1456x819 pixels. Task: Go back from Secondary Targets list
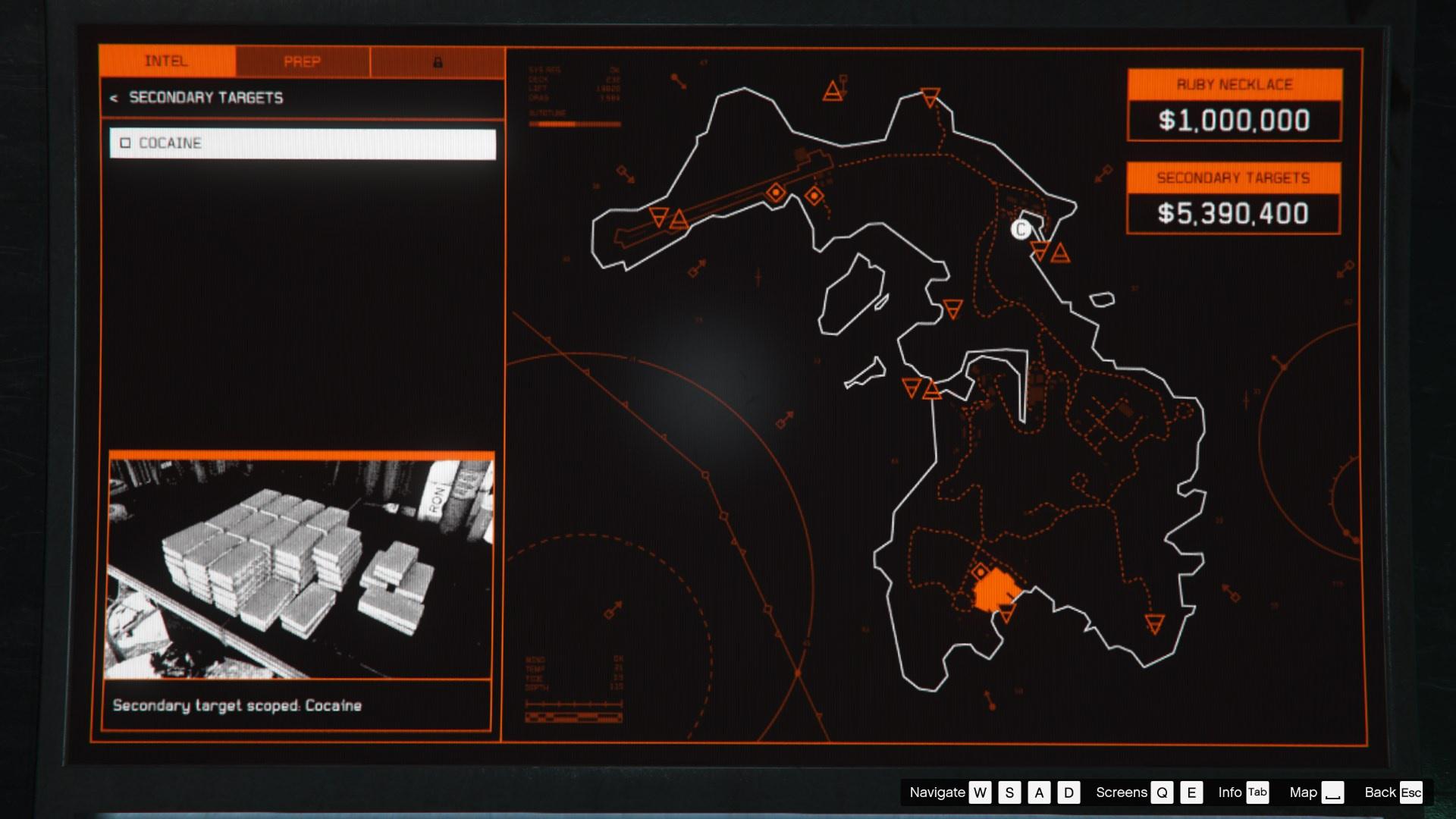(114, 98)
